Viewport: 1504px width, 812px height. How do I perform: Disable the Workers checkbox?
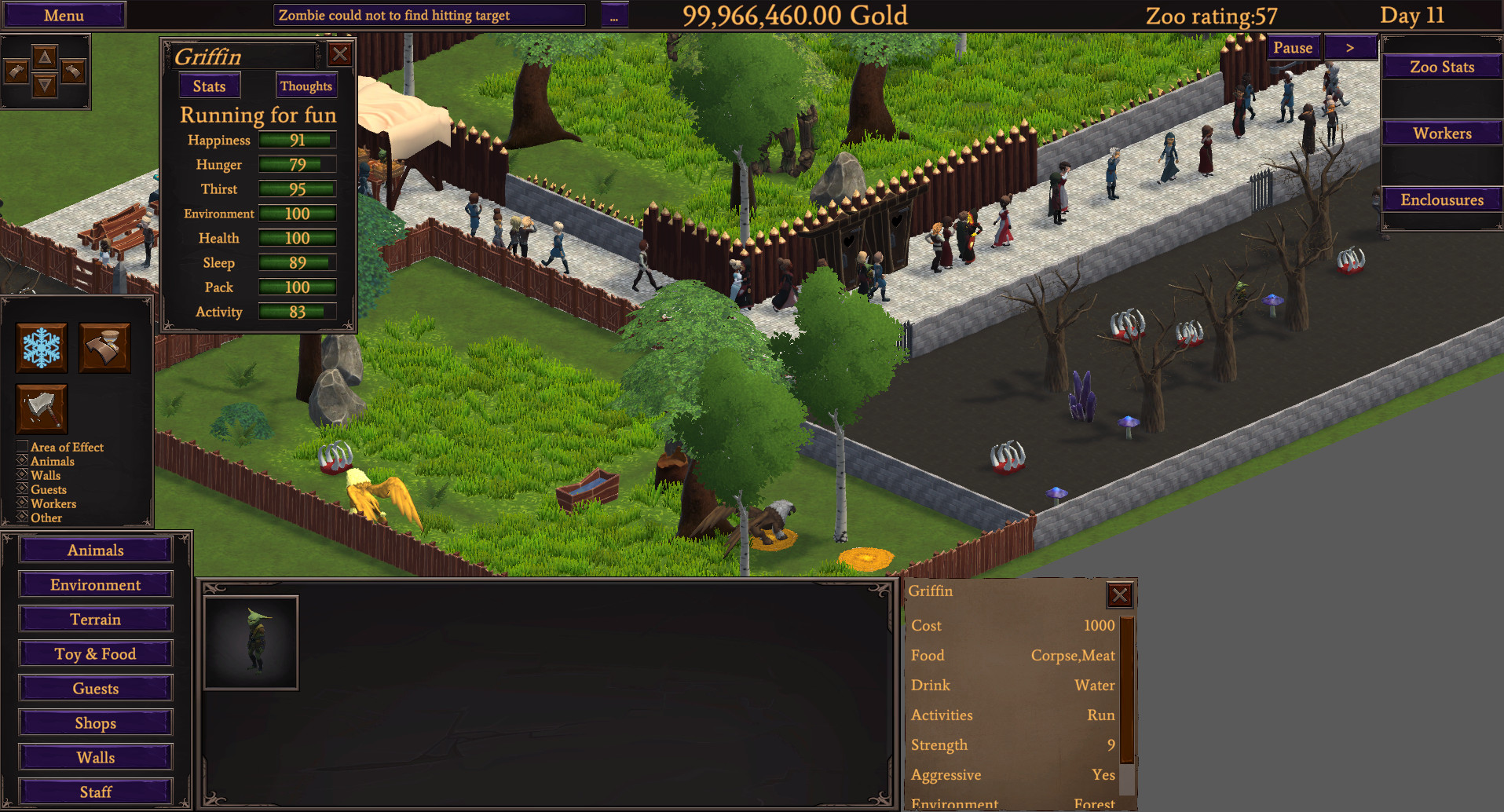(x=21, y=503)
